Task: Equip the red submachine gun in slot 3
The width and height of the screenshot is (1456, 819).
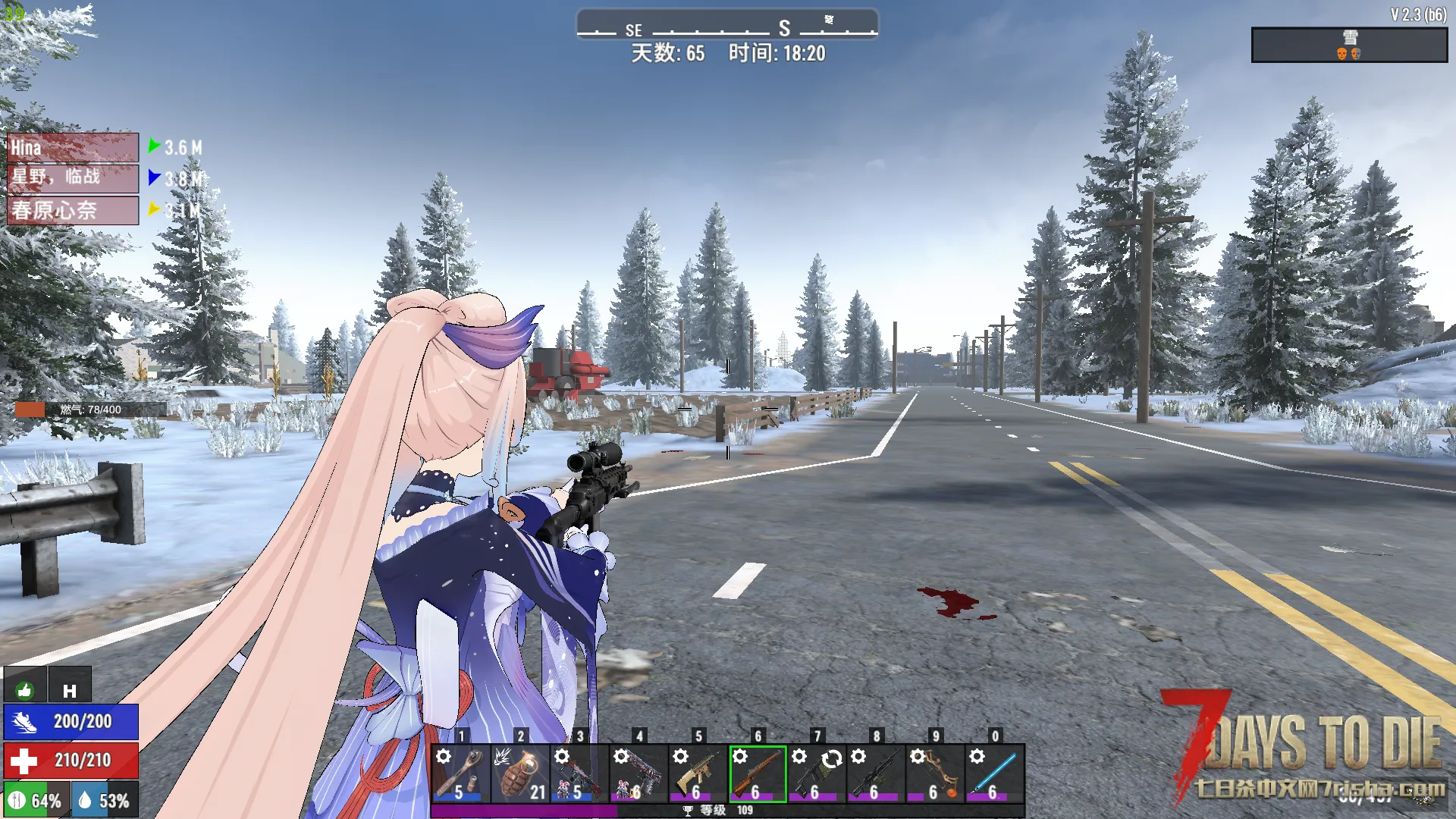Action: click(579, 773)
